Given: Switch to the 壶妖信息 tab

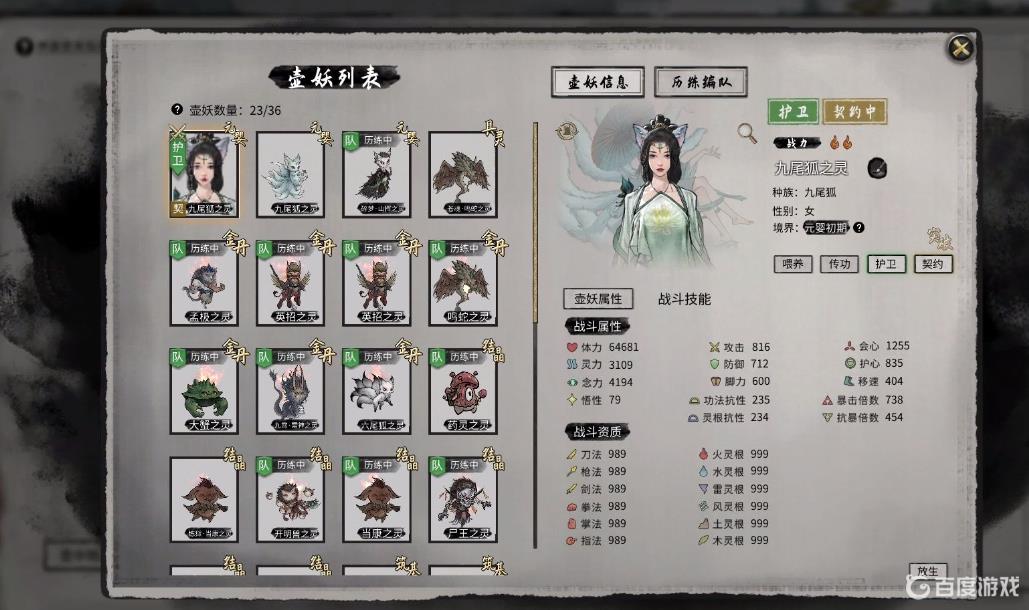Looking at the screenshot, I should tap(597, 83).
